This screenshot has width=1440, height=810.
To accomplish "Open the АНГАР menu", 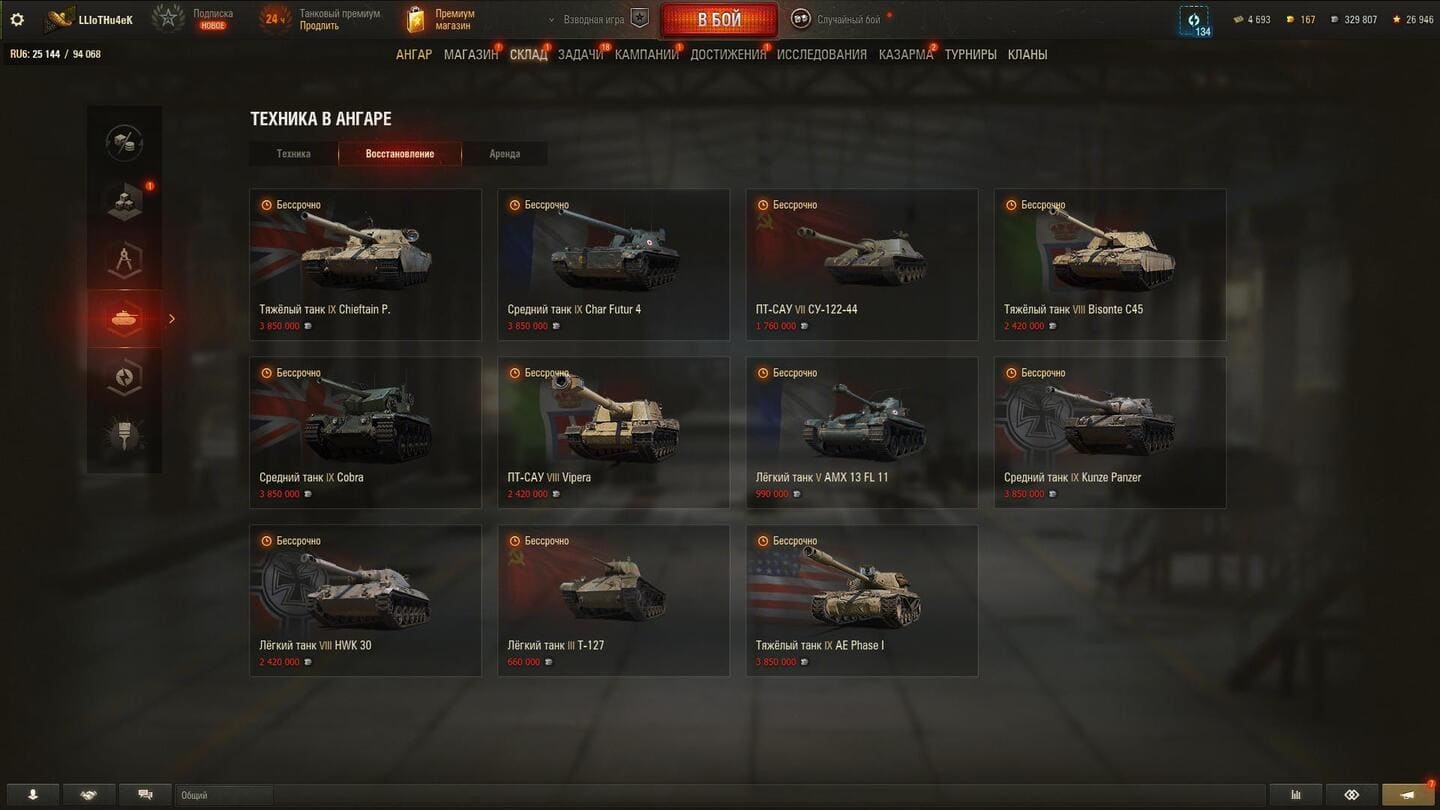I will (x=414, y=55).
